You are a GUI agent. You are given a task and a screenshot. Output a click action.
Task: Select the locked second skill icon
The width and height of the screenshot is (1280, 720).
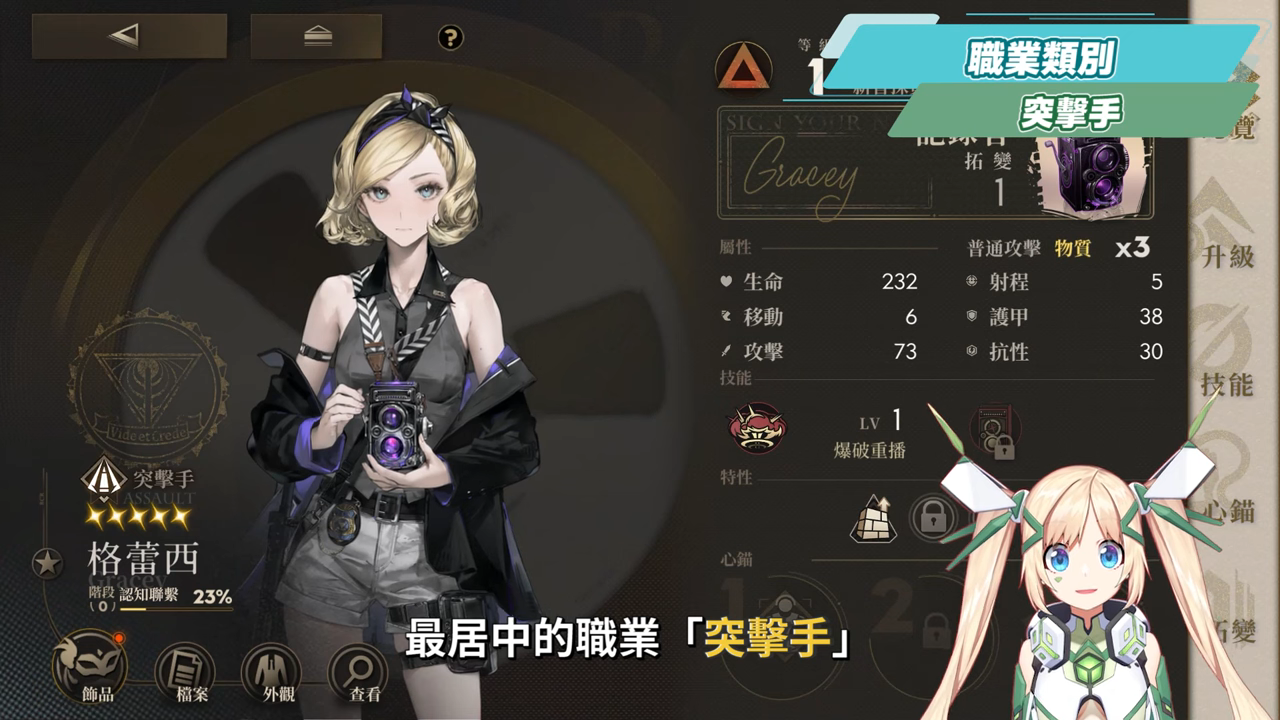(x=995, y=430)
